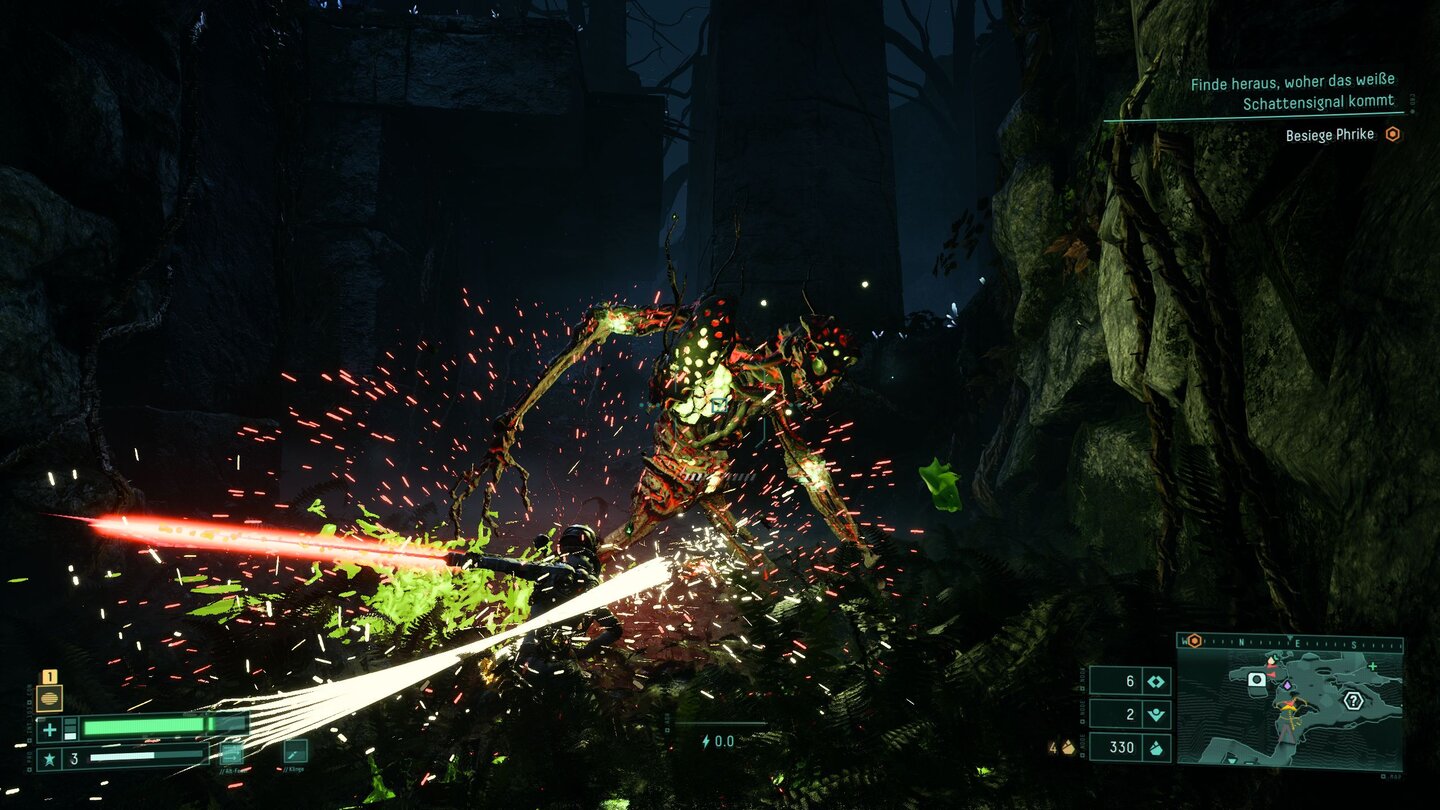
Task: Click the green health bar
Action: coord(147,726)
